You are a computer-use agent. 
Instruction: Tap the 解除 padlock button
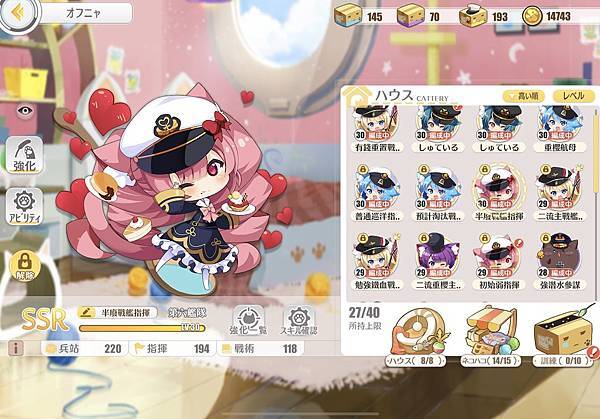(x=23, y=264)
